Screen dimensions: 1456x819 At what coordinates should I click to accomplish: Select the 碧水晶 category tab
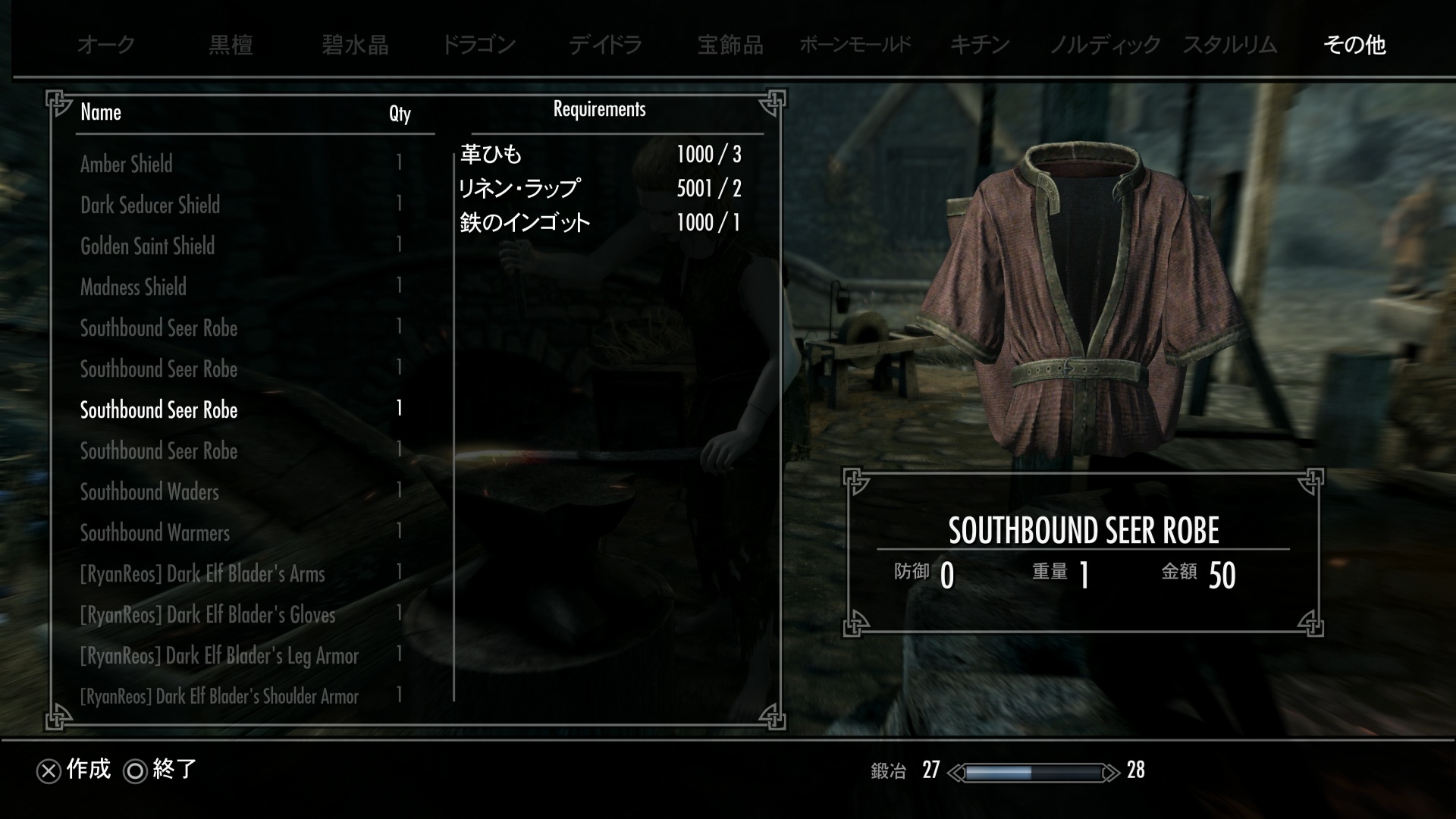[x=355, y=45]
